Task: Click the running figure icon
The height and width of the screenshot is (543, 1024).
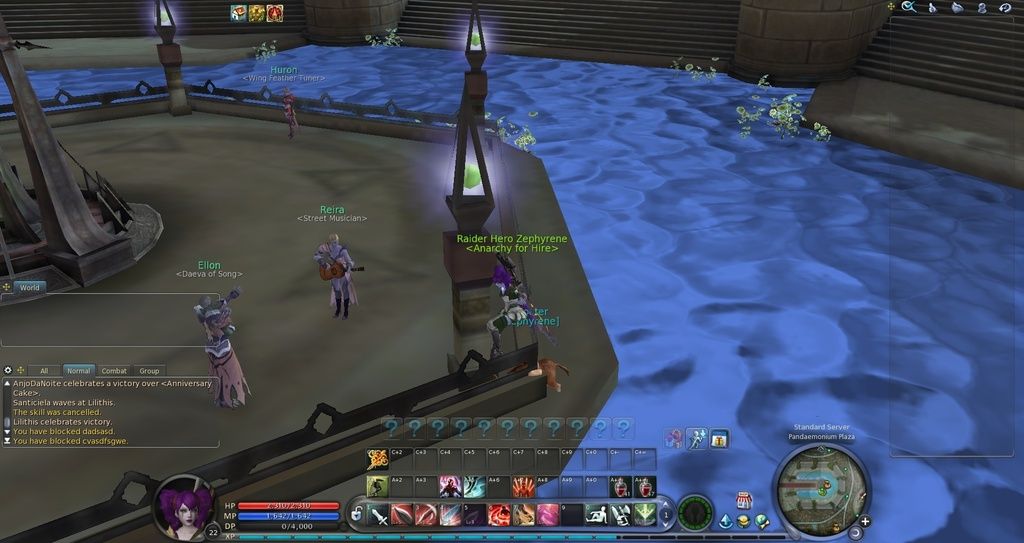Action: click(697, 439)
